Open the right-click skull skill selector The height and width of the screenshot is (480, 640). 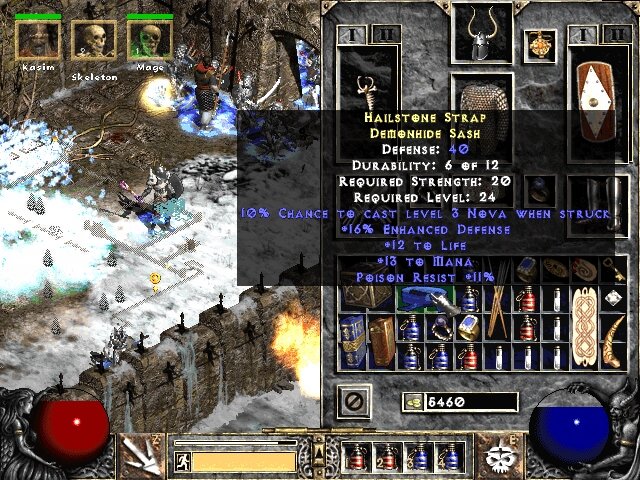496,455
